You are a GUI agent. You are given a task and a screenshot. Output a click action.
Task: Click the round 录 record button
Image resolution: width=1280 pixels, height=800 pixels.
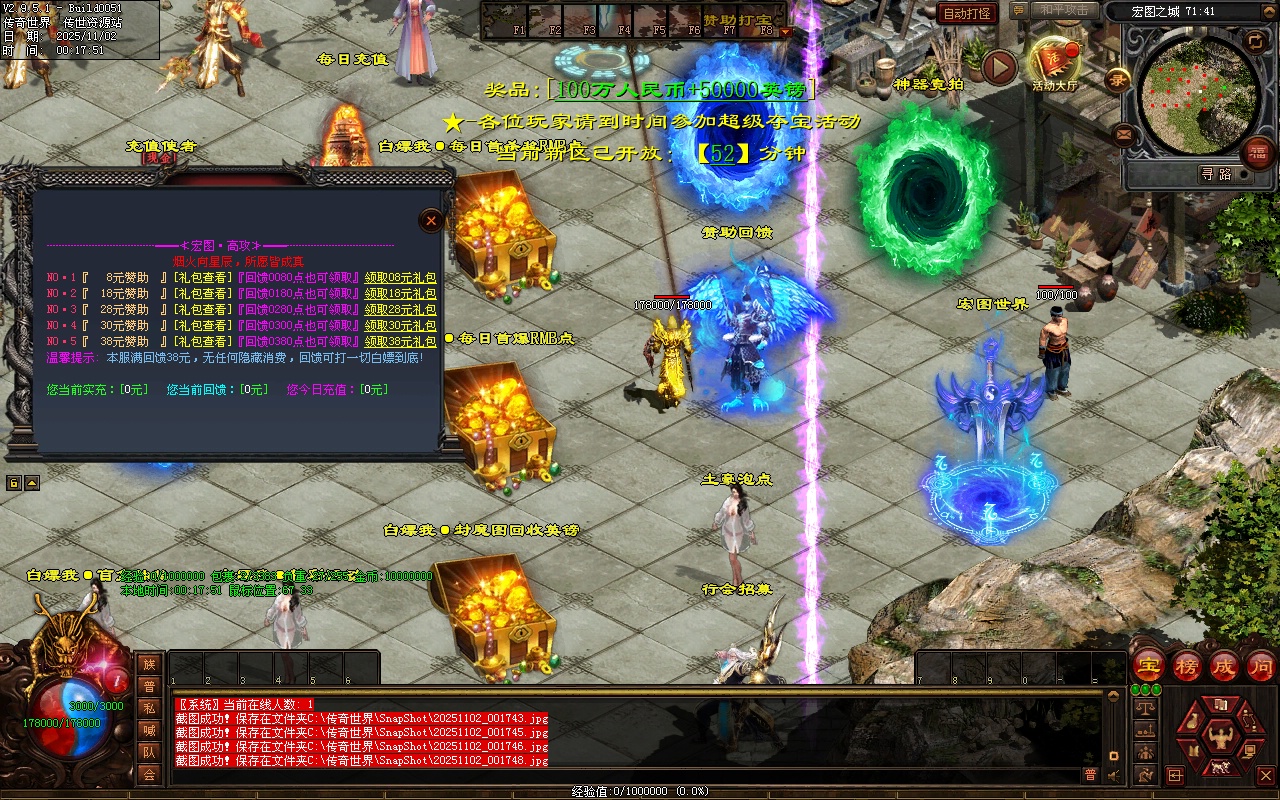(1117, 80)
